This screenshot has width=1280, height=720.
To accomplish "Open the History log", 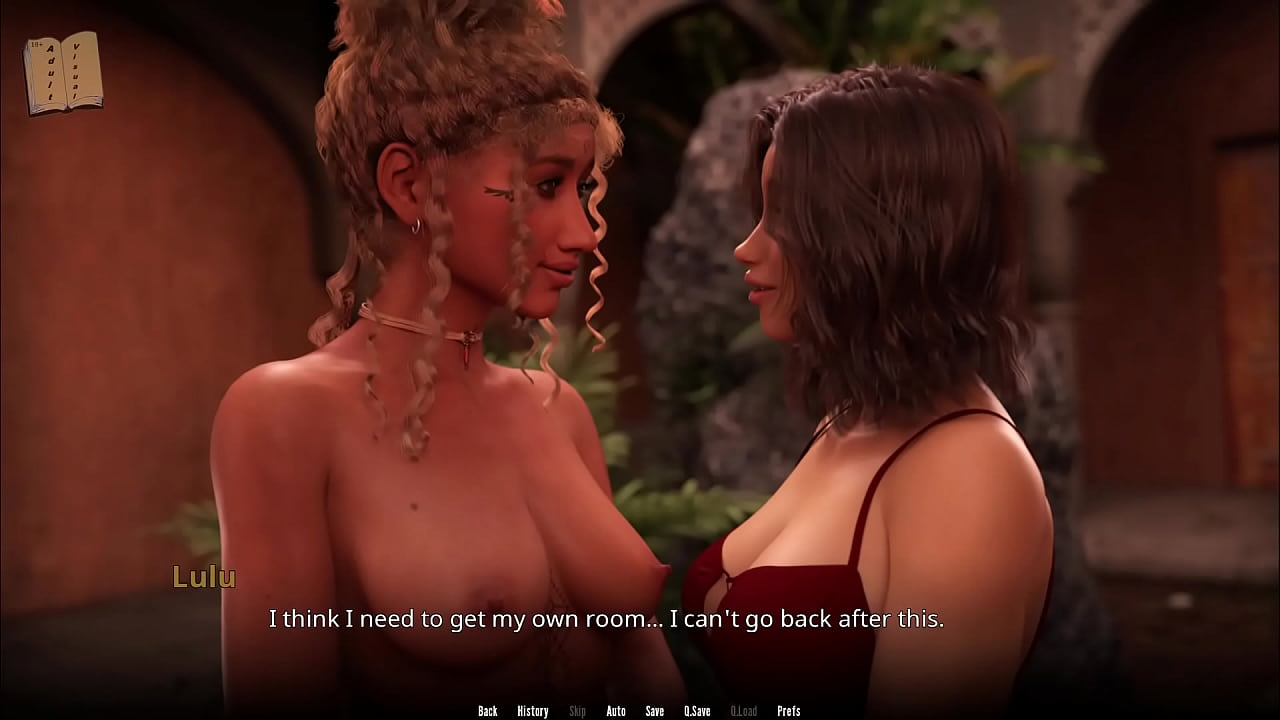I will click(x=532, y=711).
